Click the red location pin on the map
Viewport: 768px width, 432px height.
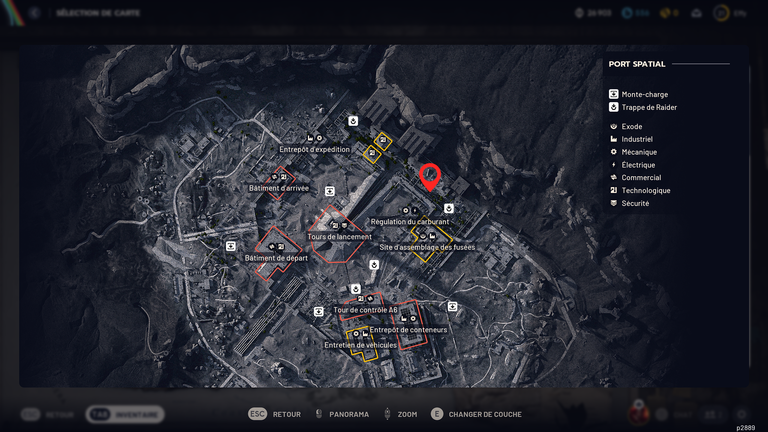(430, 176)
